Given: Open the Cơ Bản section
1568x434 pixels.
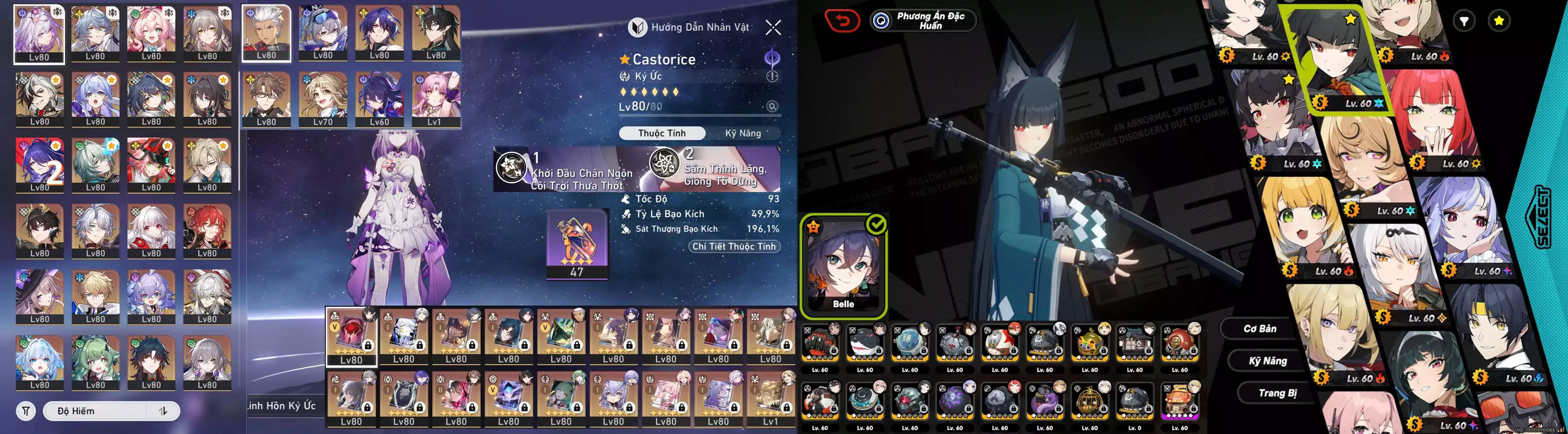Looking at the screenshot, I should [1259, 328].
